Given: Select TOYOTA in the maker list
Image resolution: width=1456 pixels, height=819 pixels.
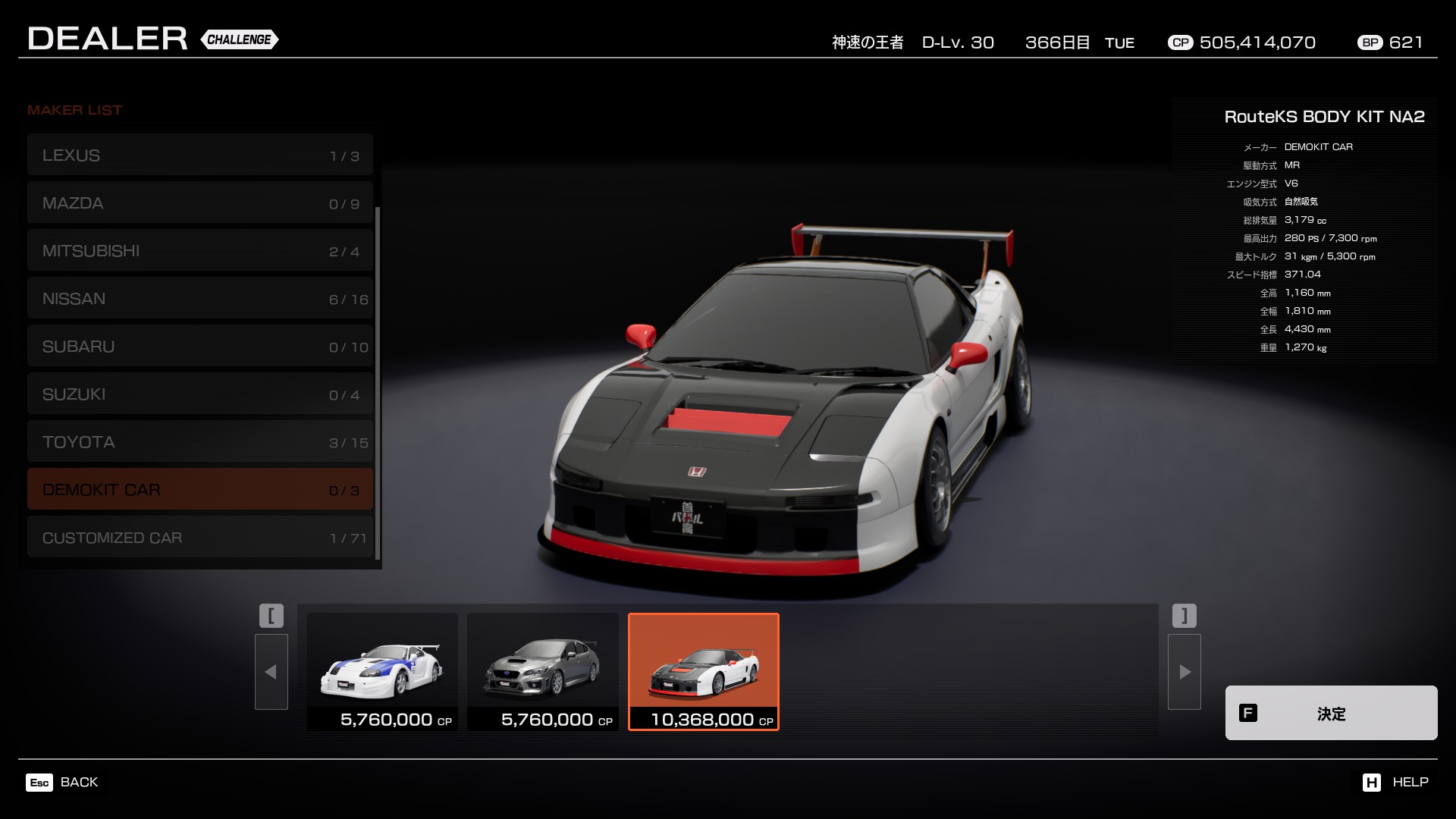Looking at the screenshot, I should [x=200, y=442].
